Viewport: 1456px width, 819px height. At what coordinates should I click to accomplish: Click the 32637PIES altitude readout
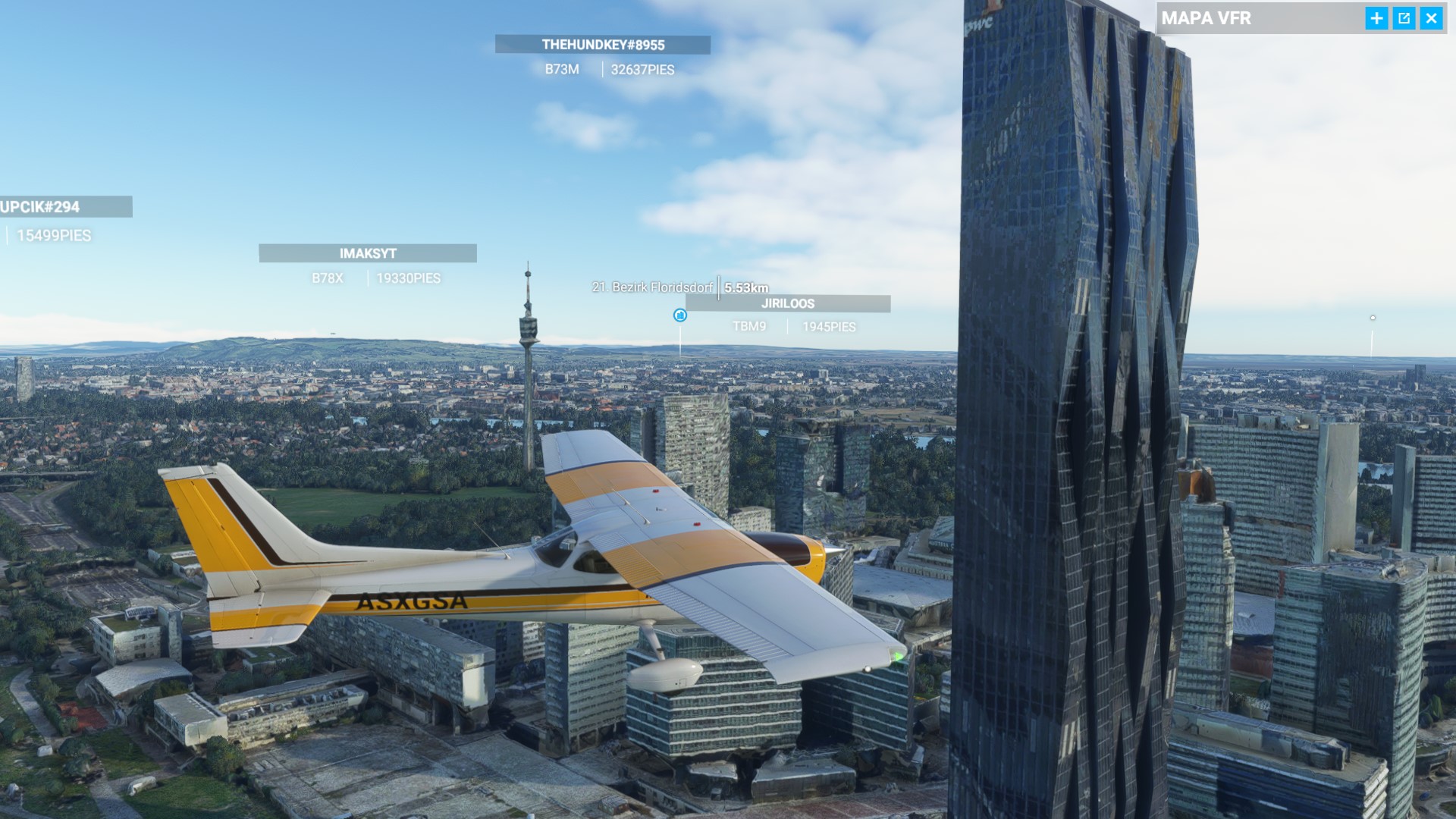(643, 70)
